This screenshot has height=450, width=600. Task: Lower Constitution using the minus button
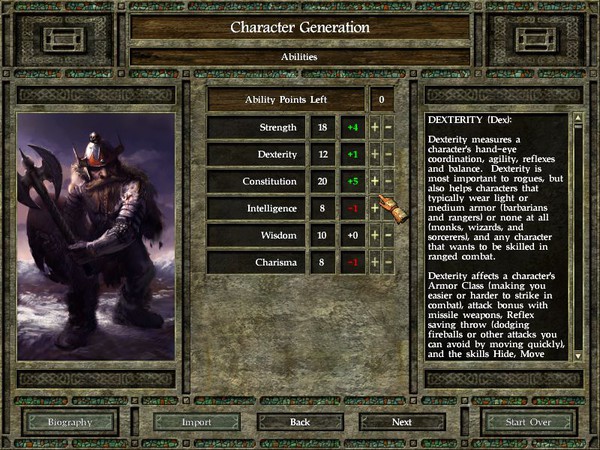389,182
